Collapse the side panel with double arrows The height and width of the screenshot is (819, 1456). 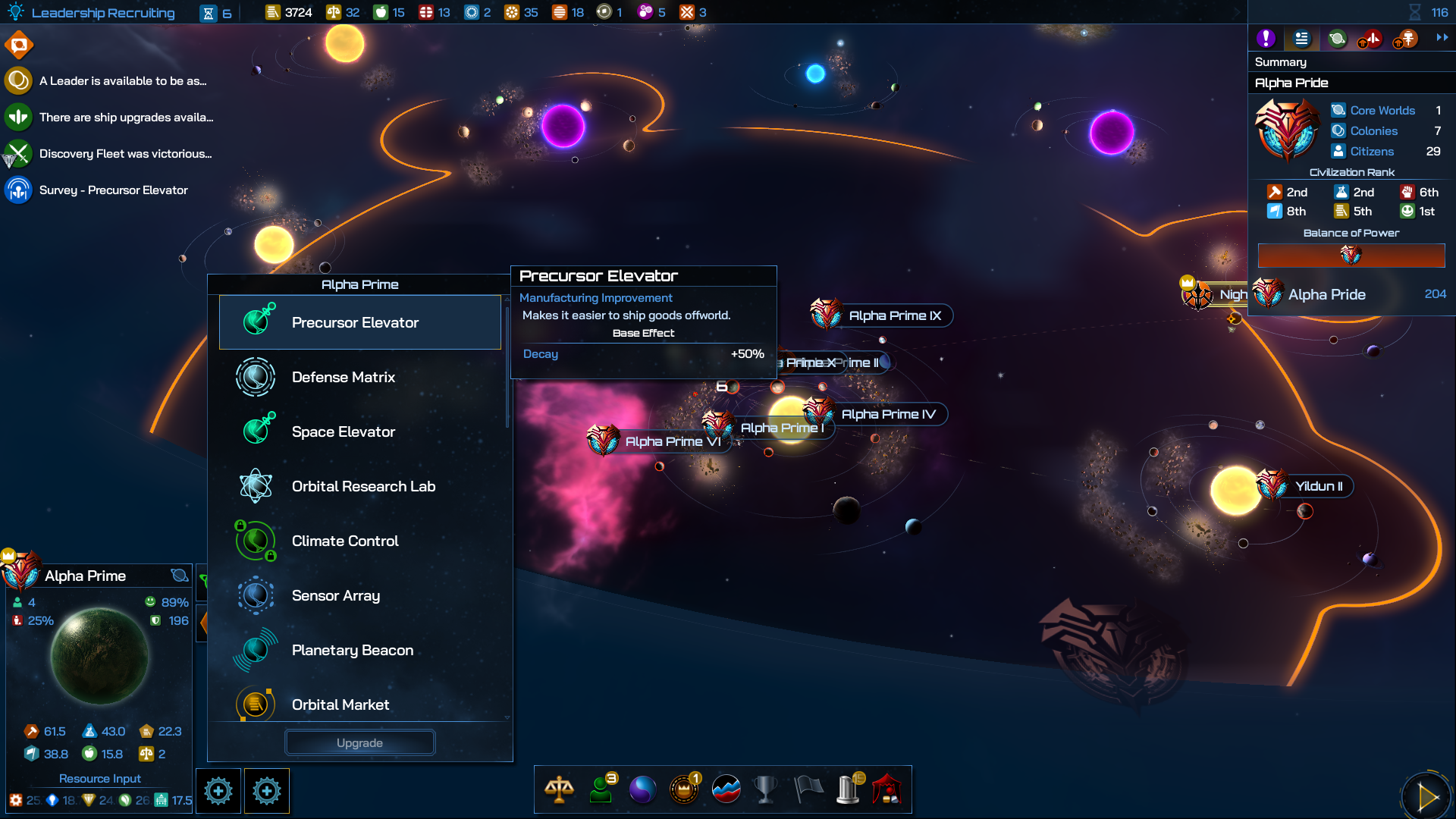click(x=1442, y=37)
